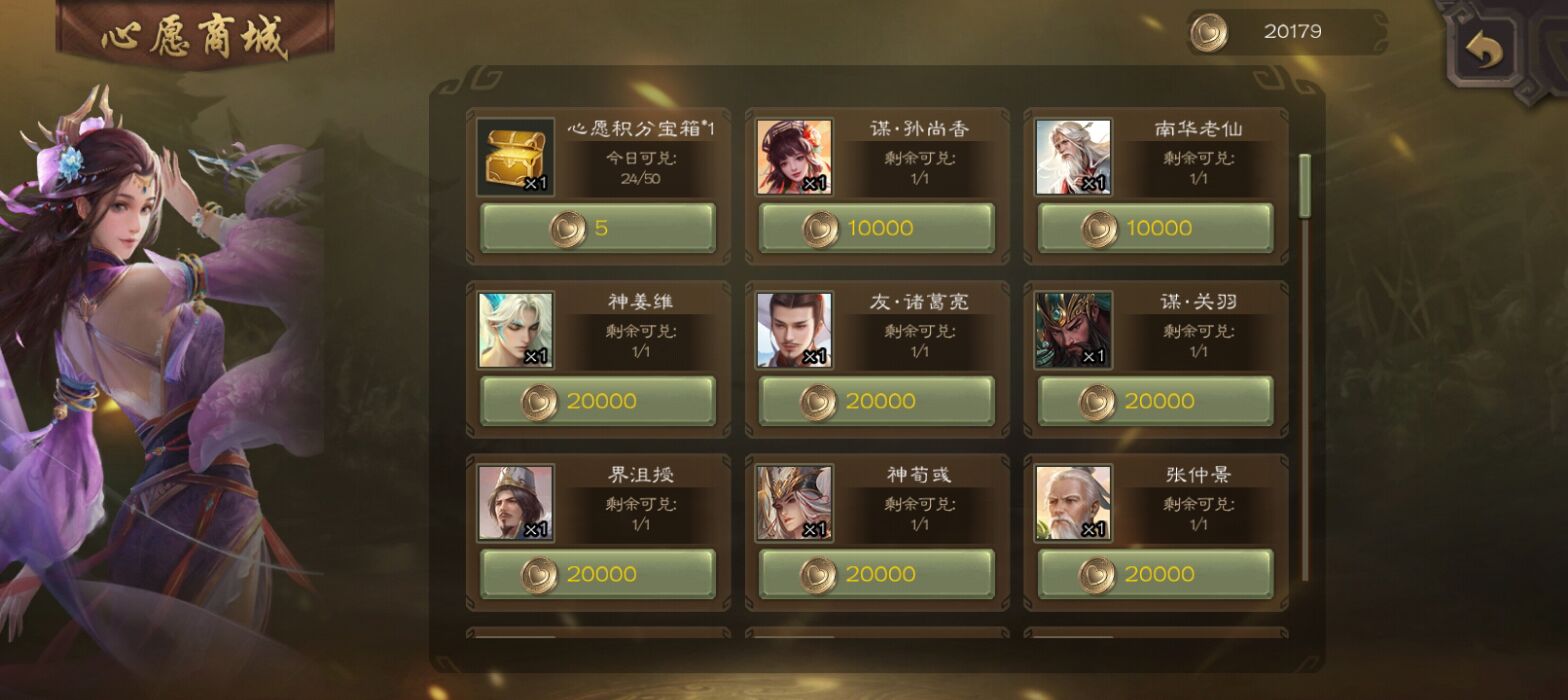The height and width of the screenshot is (700, 1568).
Task: Select the 神姜维 character portrait
Action: click(x=516, y=330)
